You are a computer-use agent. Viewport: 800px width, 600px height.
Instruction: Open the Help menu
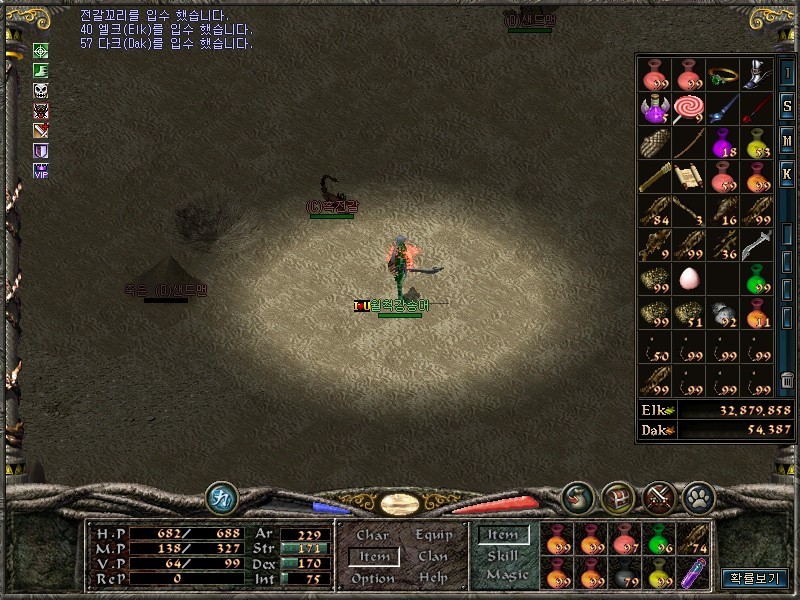click(434, 579)
